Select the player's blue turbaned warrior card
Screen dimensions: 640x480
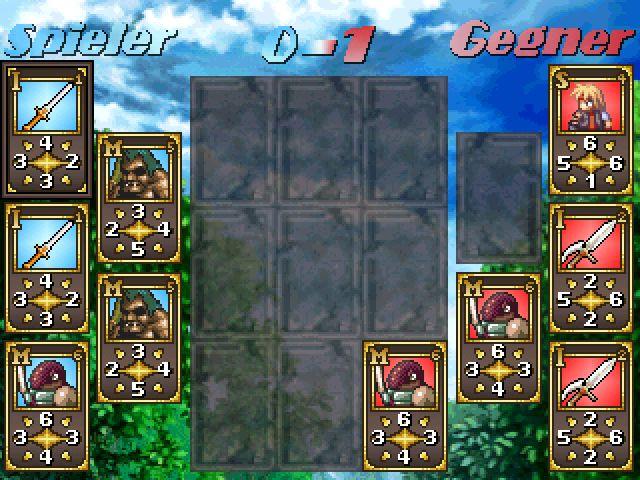click(x=46, y=403)
